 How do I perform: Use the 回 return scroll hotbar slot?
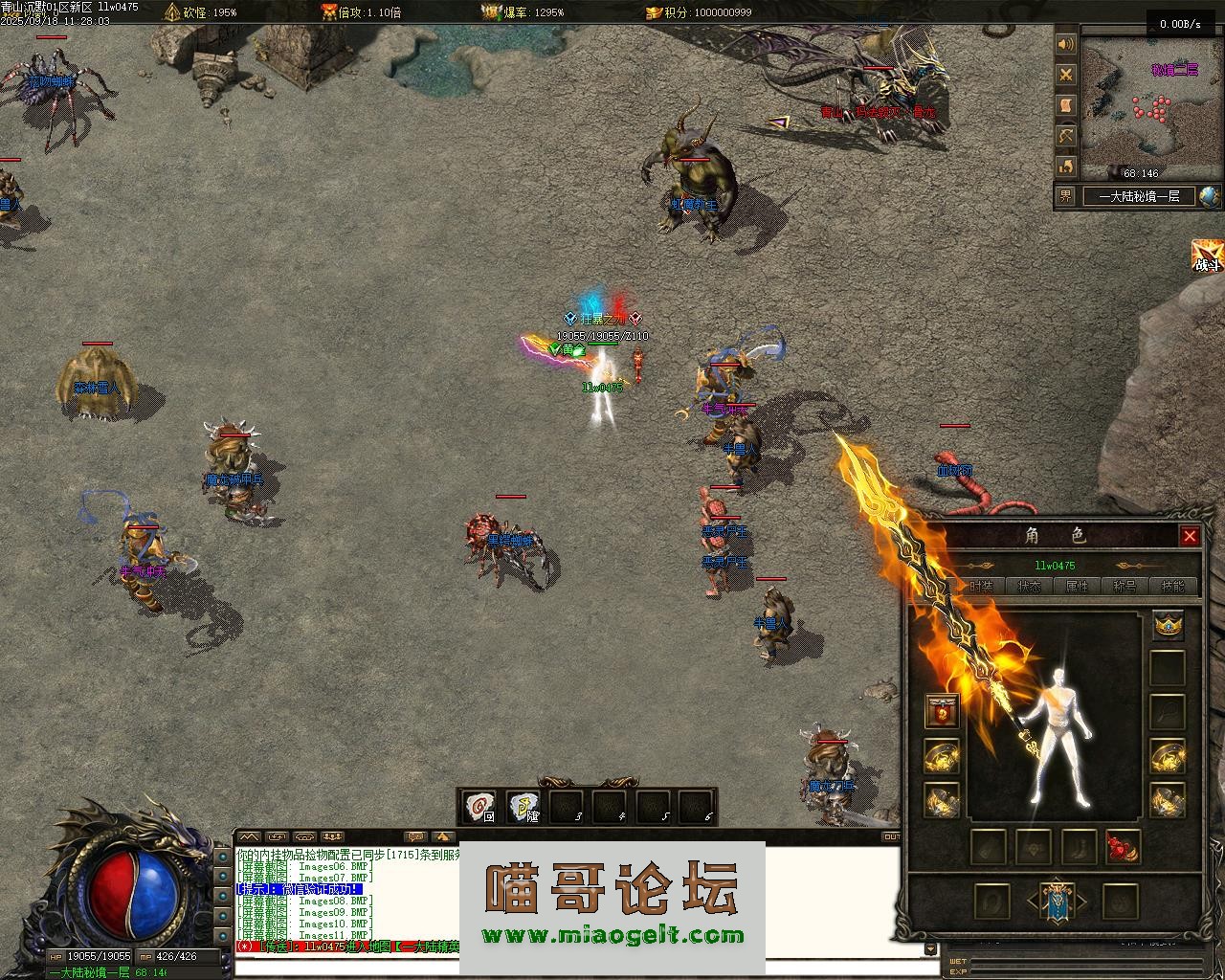479,807
